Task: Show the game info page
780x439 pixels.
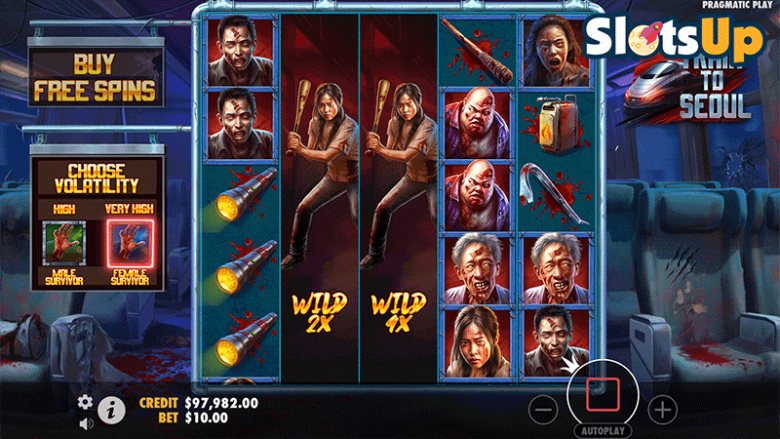Action: tap(110, 408)
